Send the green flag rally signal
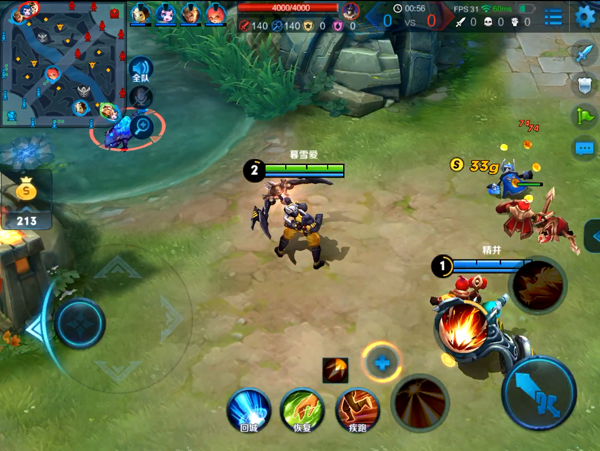Image resolution: width=600 pixels, height=451 pixels. point(584,117)
